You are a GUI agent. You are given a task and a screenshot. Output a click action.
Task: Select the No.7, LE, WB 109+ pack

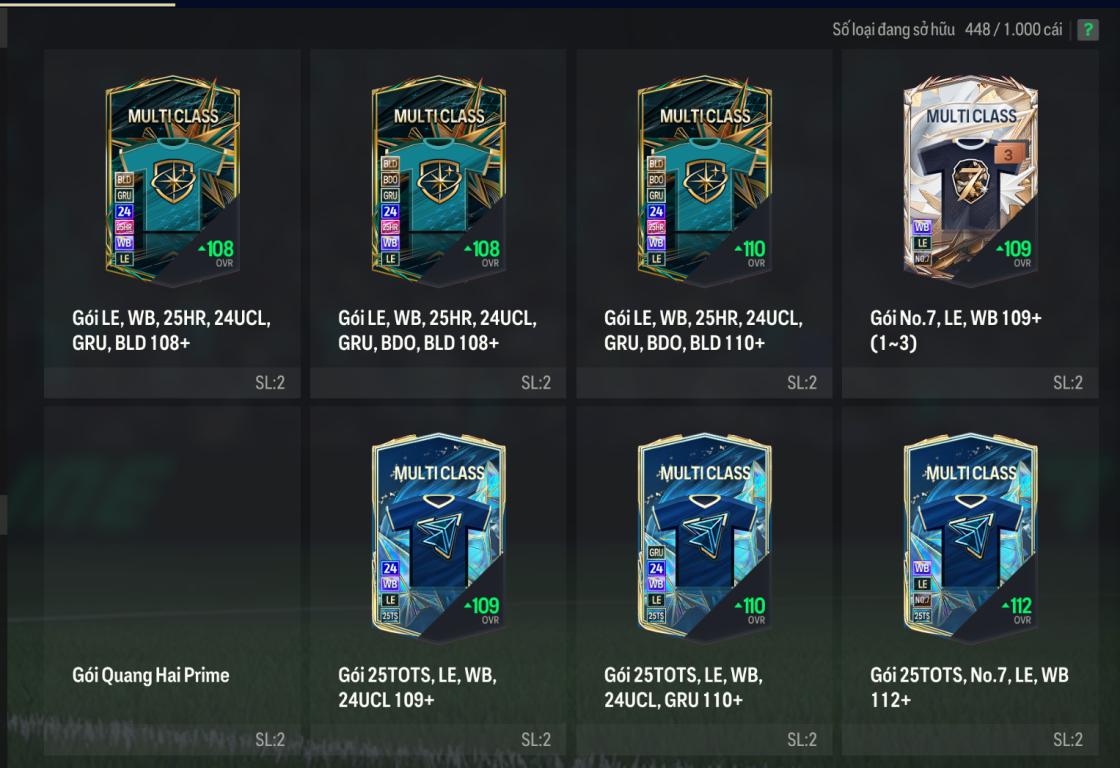coord(970,223)
